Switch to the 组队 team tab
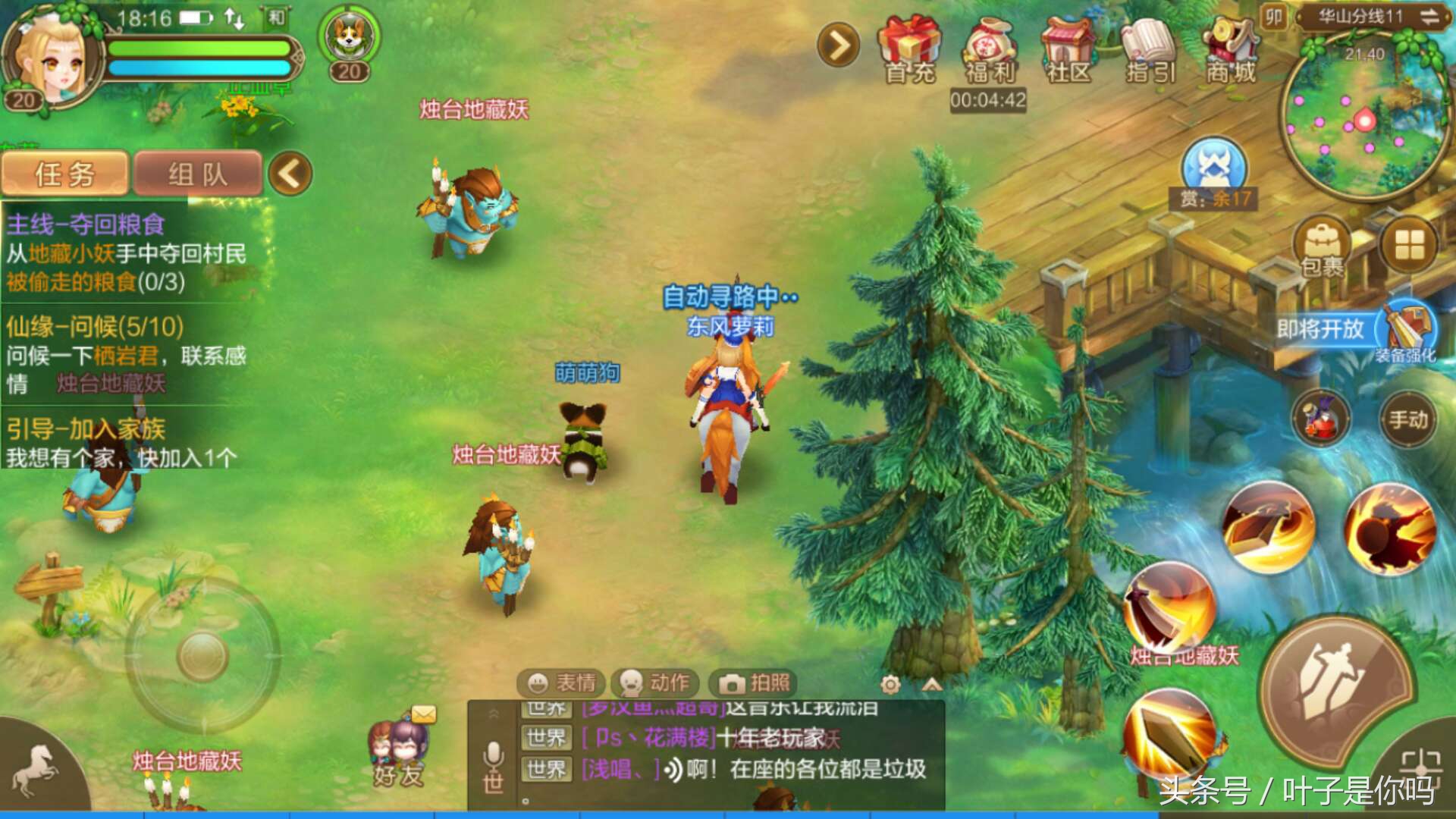 197,174
